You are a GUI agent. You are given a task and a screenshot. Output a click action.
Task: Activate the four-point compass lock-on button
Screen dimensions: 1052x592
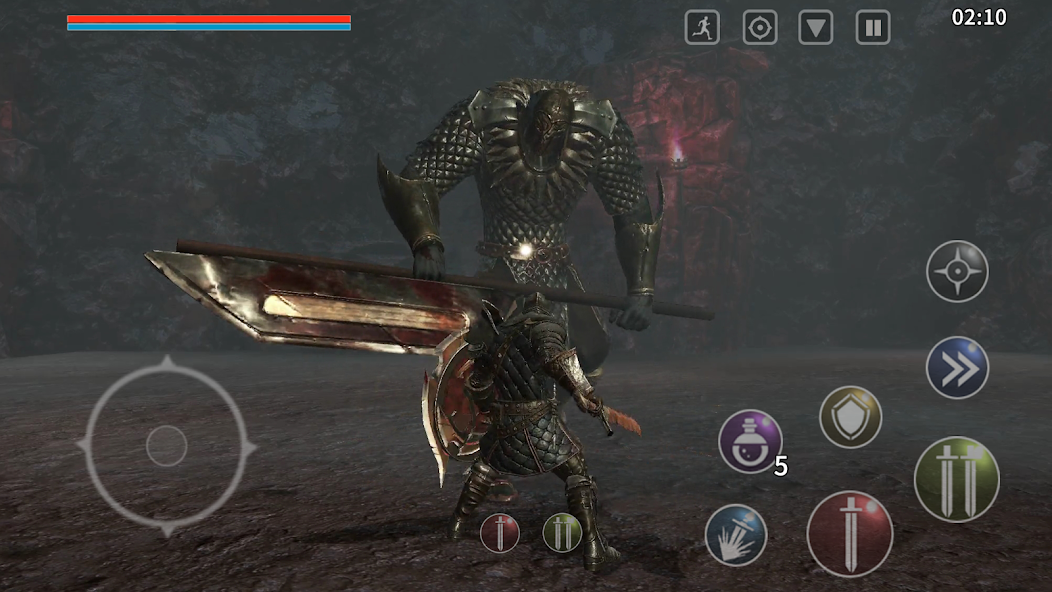point(957,271)
